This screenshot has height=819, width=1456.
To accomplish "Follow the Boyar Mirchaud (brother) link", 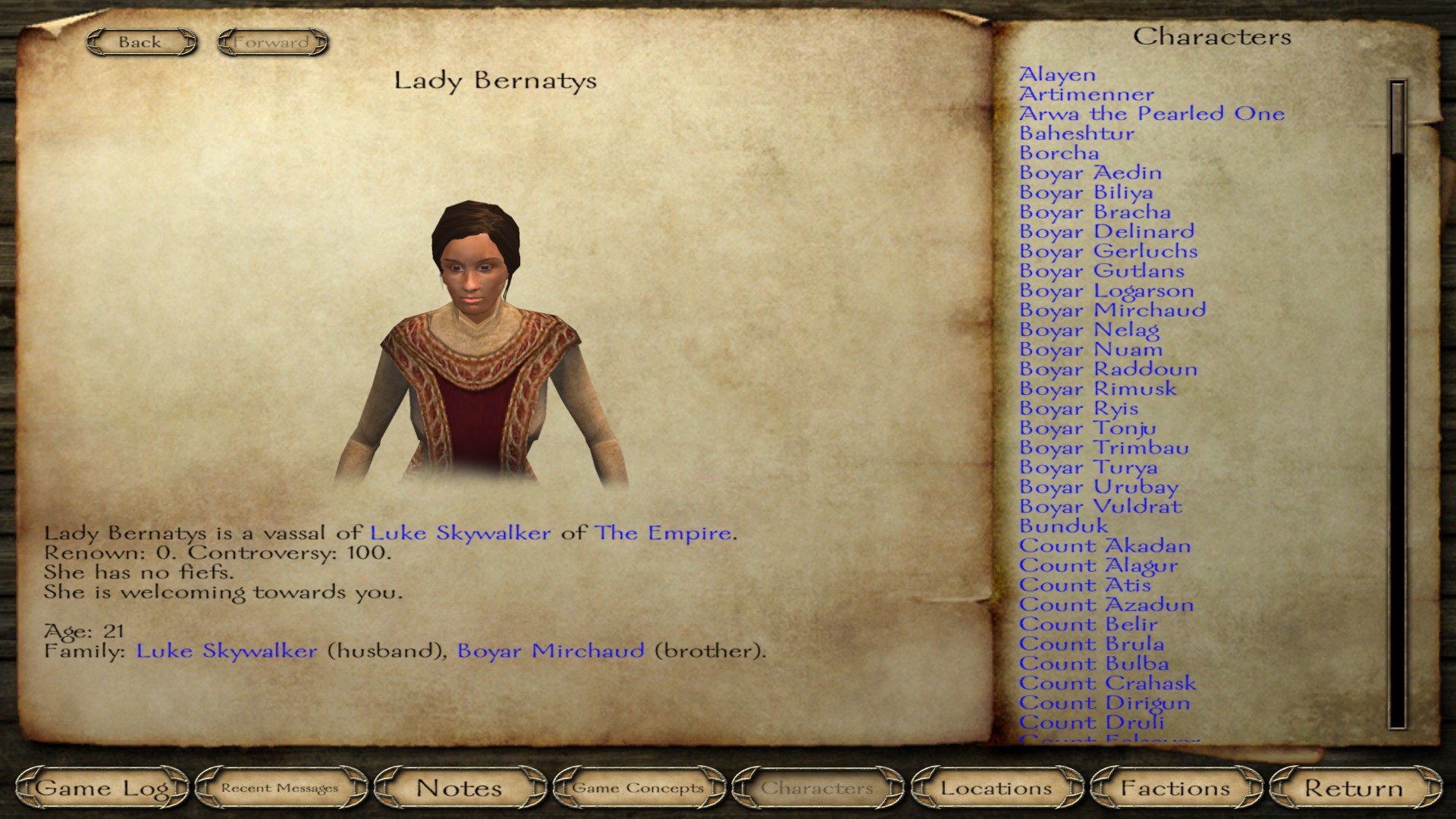I will pos(551,651).
